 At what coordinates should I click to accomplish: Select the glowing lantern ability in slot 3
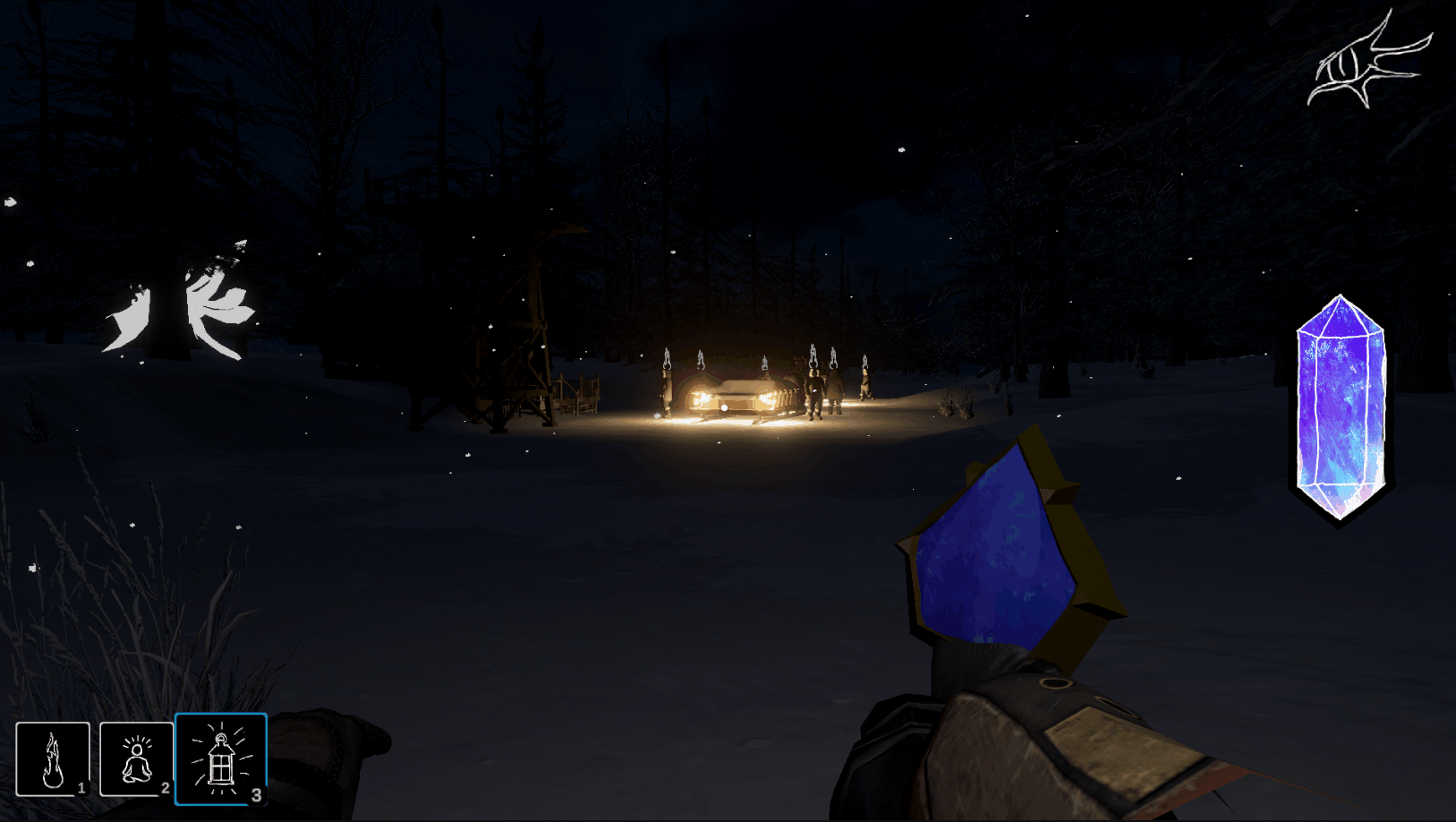point(221,758)
